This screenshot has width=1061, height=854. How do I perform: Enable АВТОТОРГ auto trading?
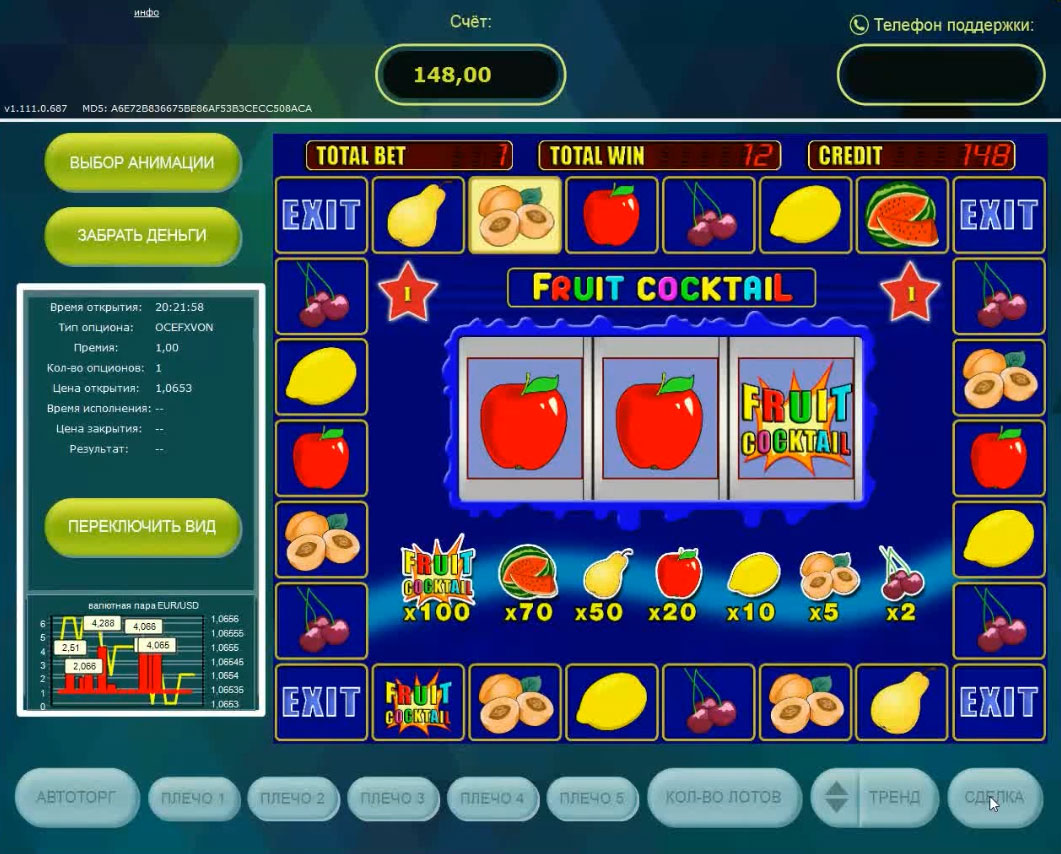76,798
